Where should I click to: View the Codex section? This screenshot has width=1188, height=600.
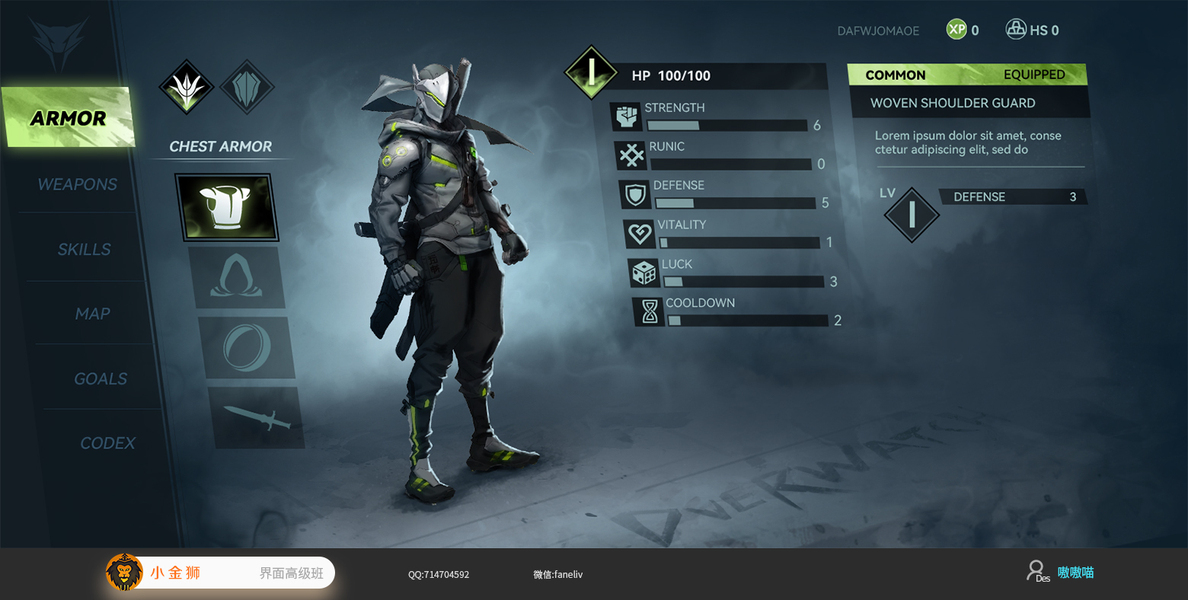click(x=107, y=443)
